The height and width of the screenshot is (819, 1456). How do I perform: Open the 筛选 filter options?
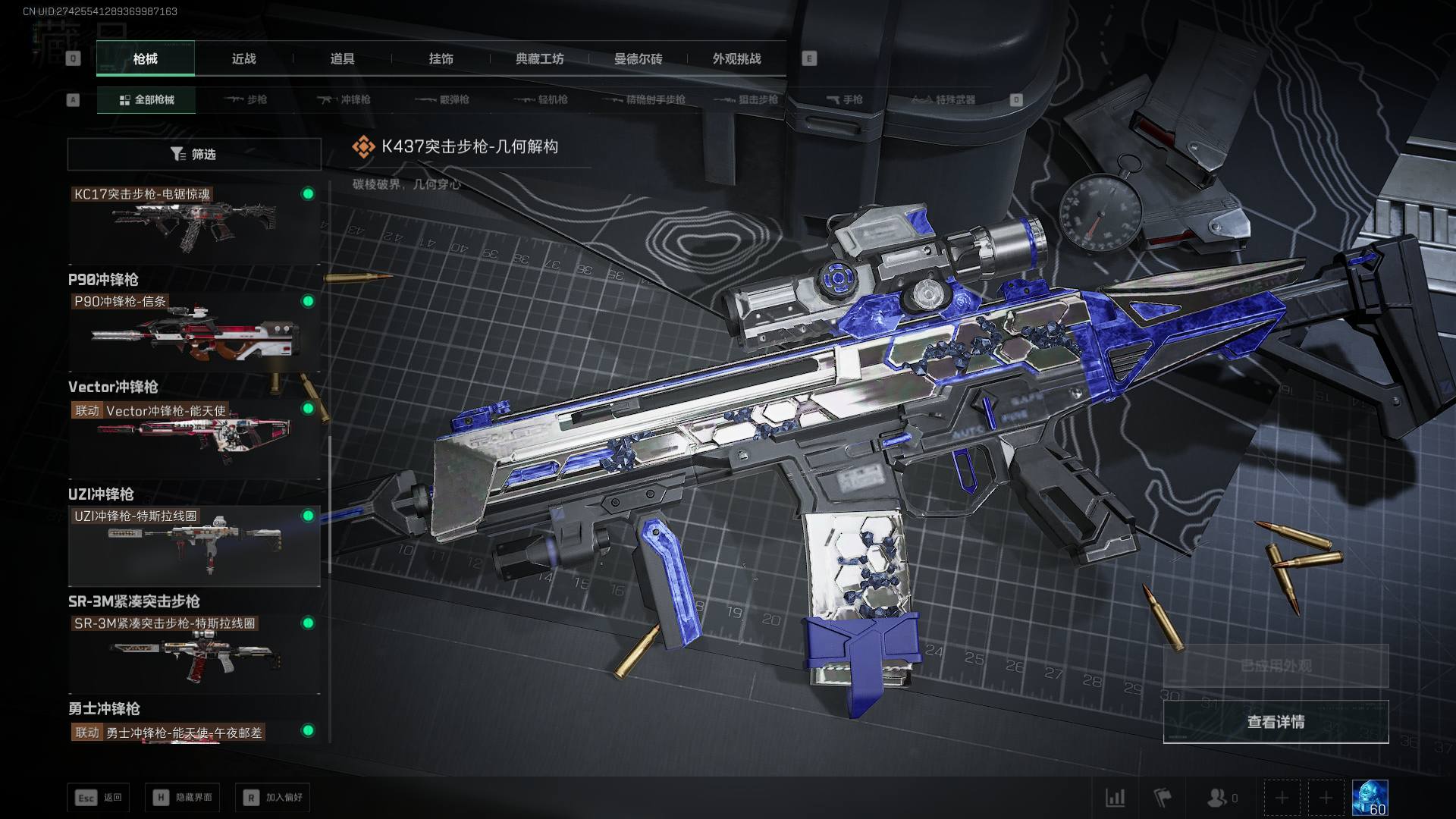(194, 154)
